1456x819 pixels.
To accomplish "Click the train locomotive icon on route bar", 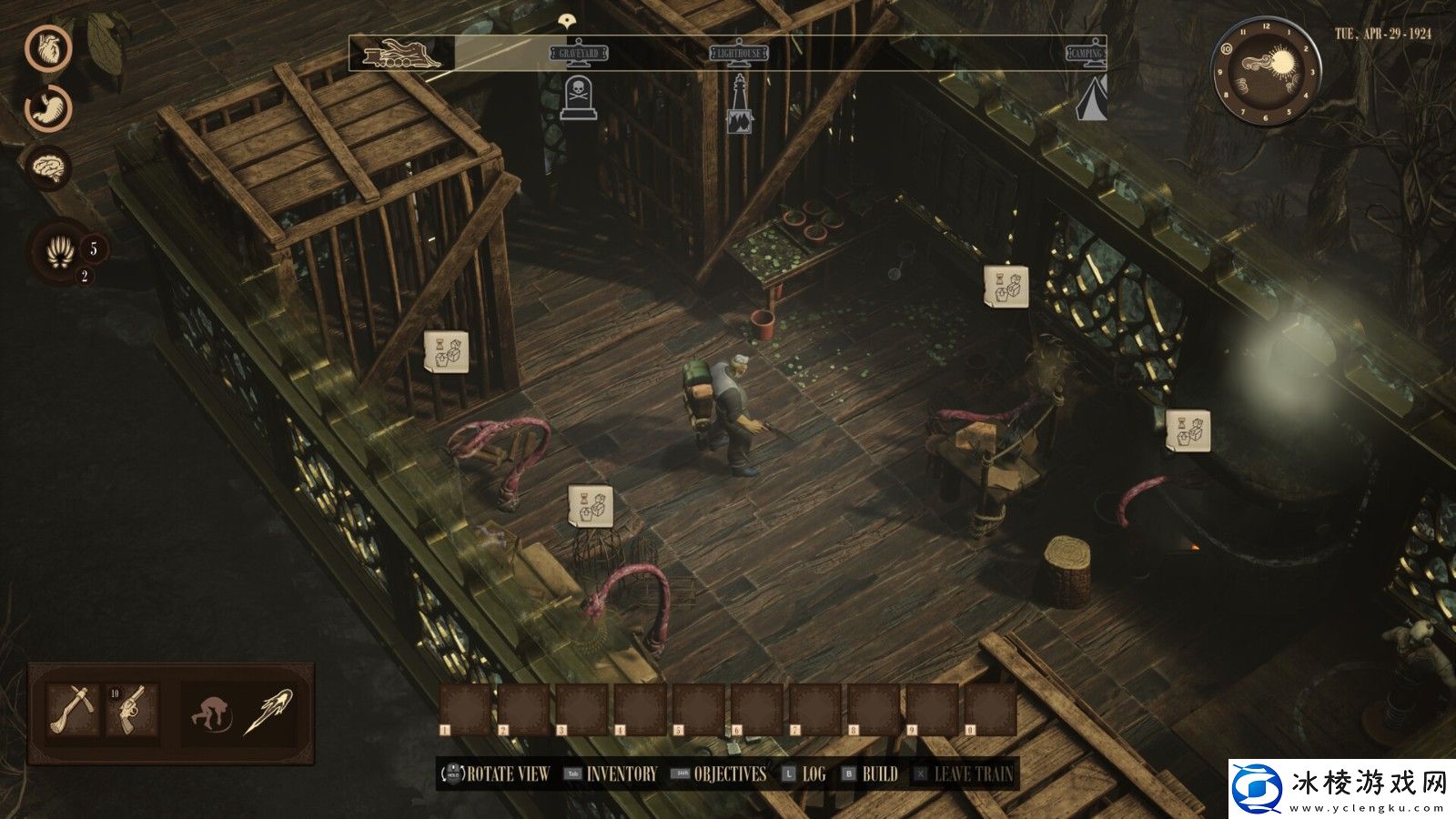I will click(x=401, y=54).
